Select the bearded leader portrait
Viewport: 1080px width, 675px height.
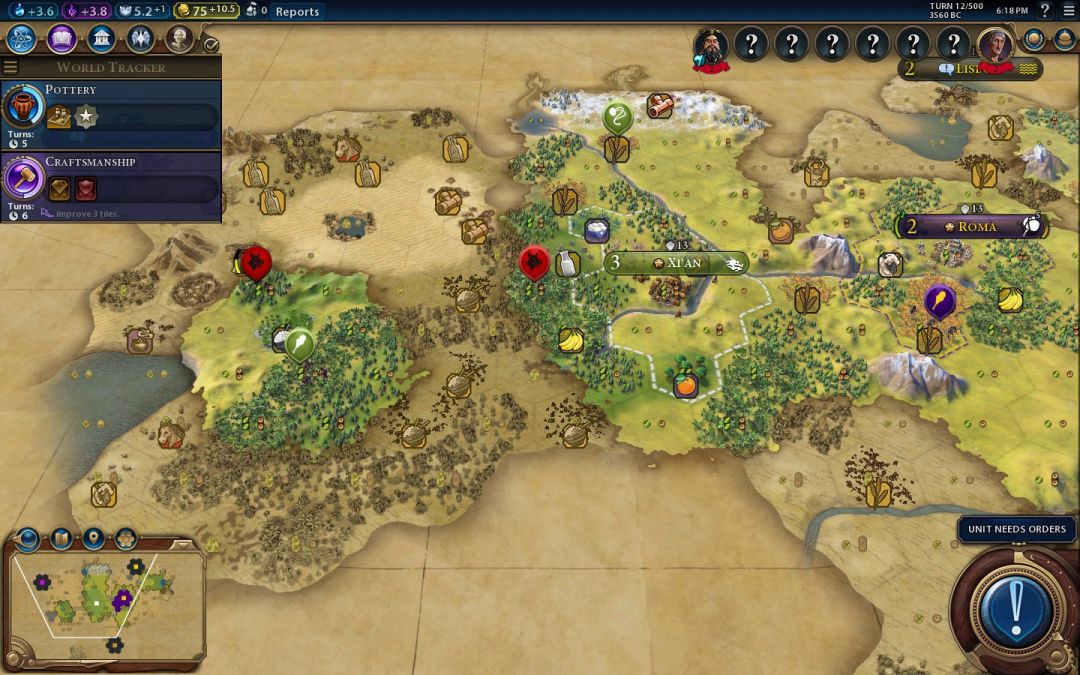(711, 45)
